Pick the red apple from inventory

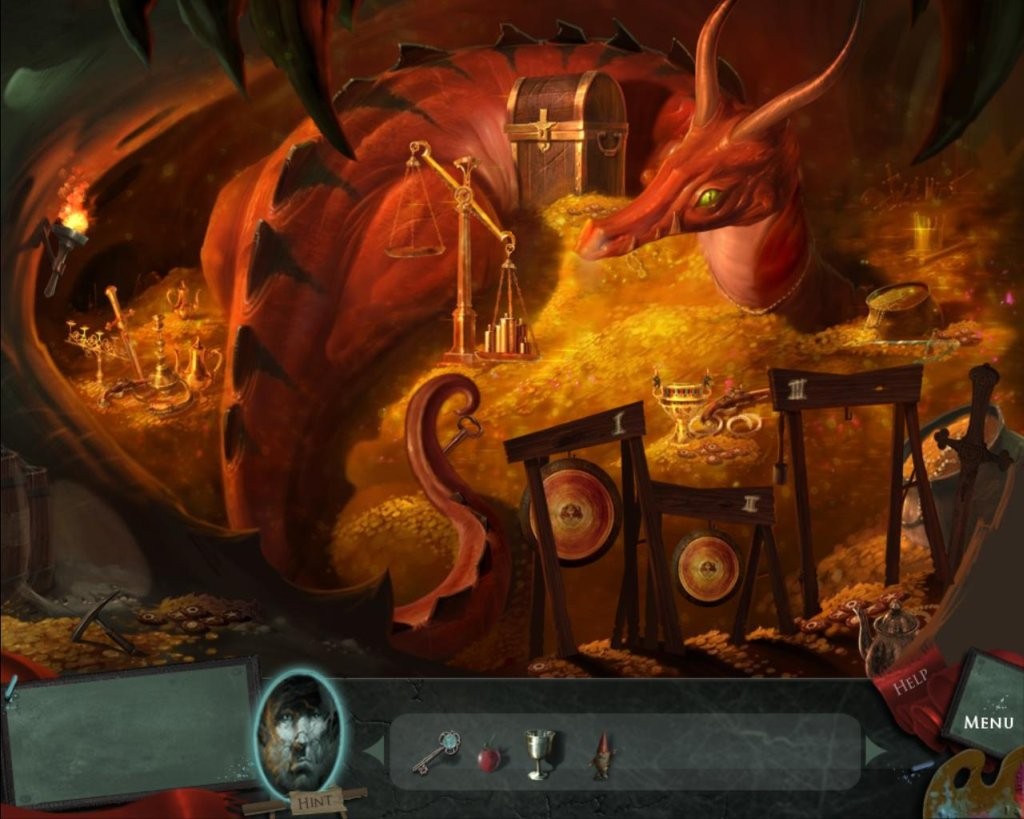488,758
